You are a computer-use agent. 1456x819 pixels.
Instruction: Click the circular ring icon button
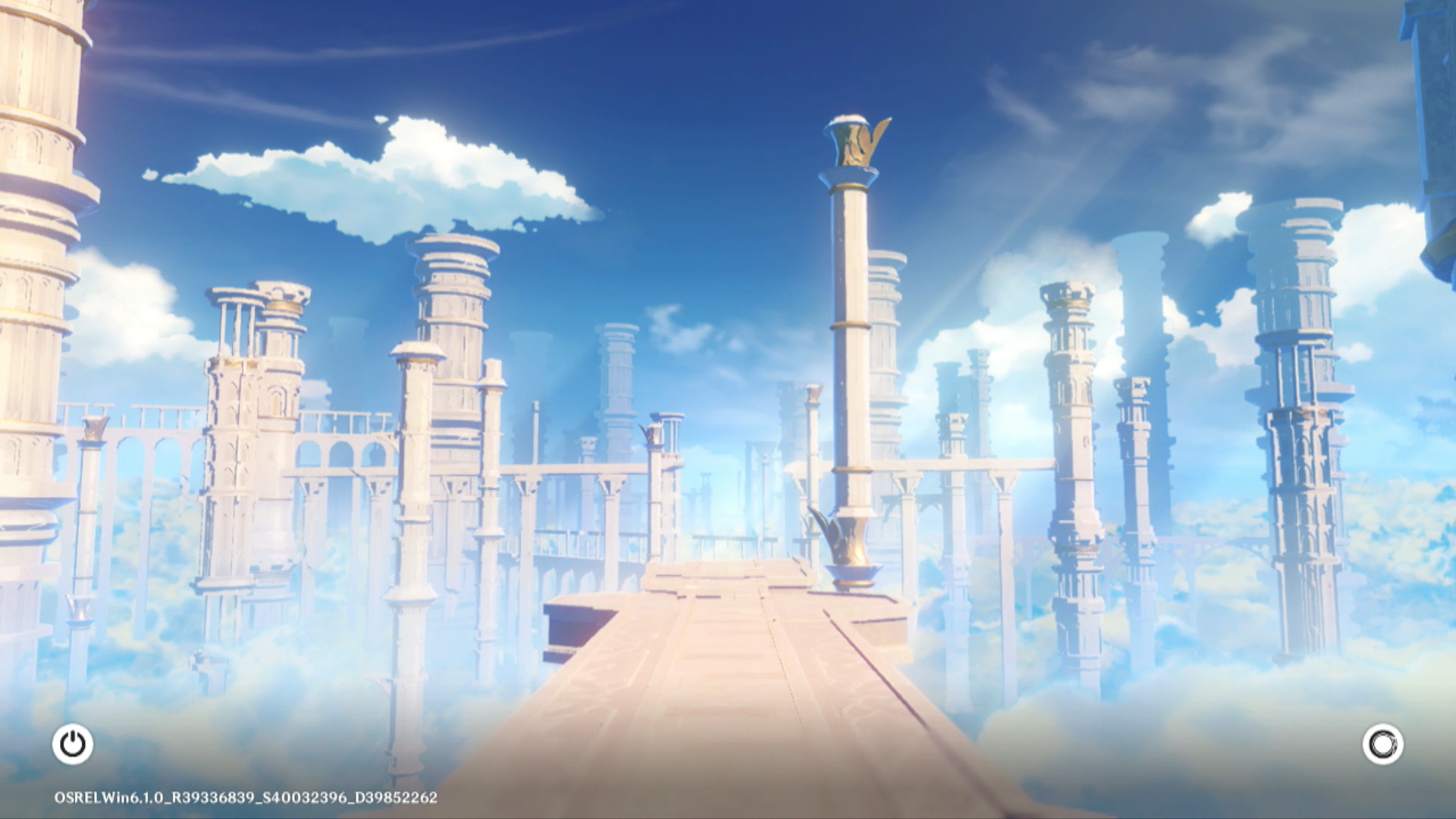point(1382,744)
